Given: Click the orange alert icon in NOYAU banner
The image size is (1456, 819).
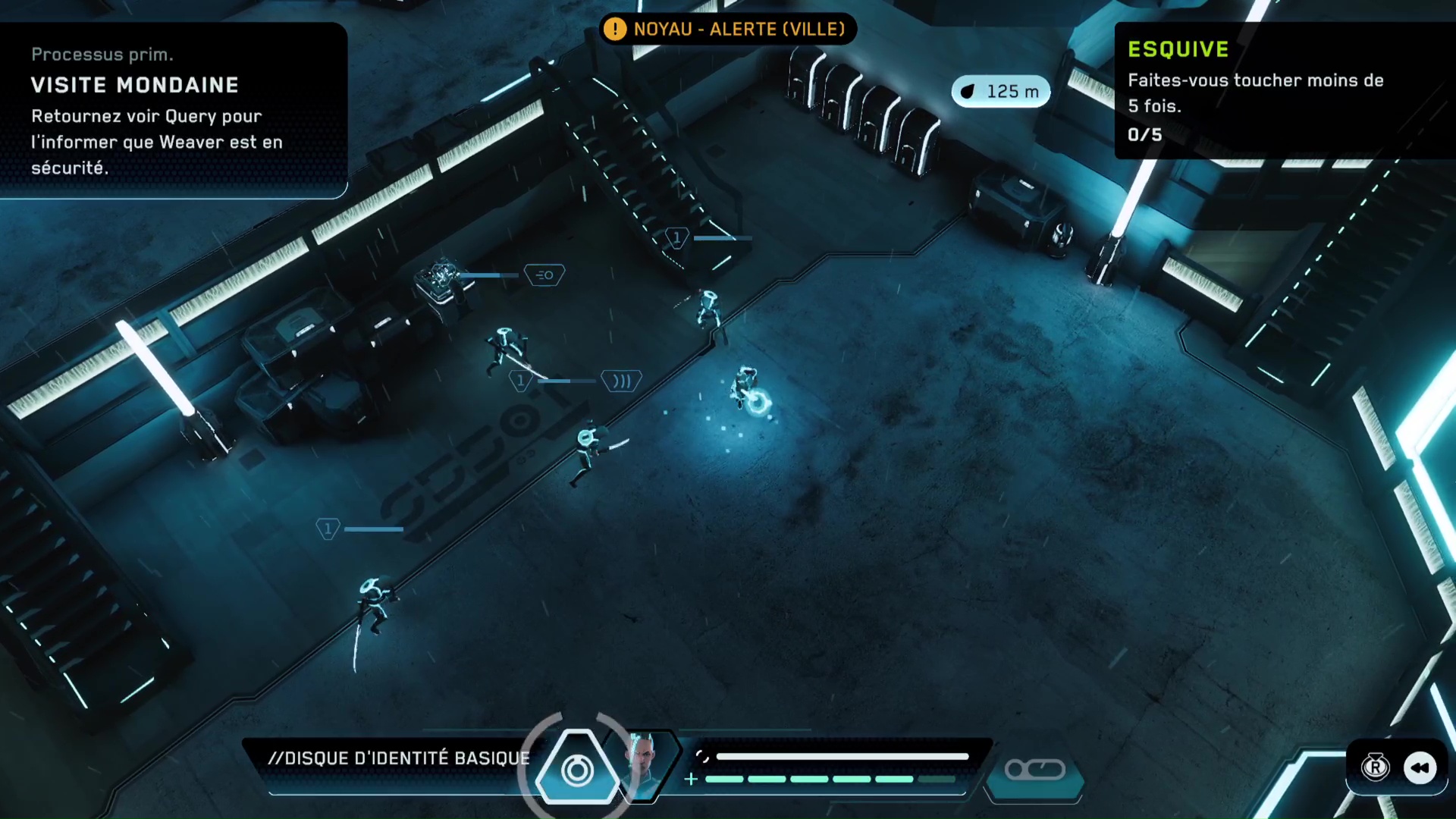Looking at the screenshot, I should coord(615,30).
